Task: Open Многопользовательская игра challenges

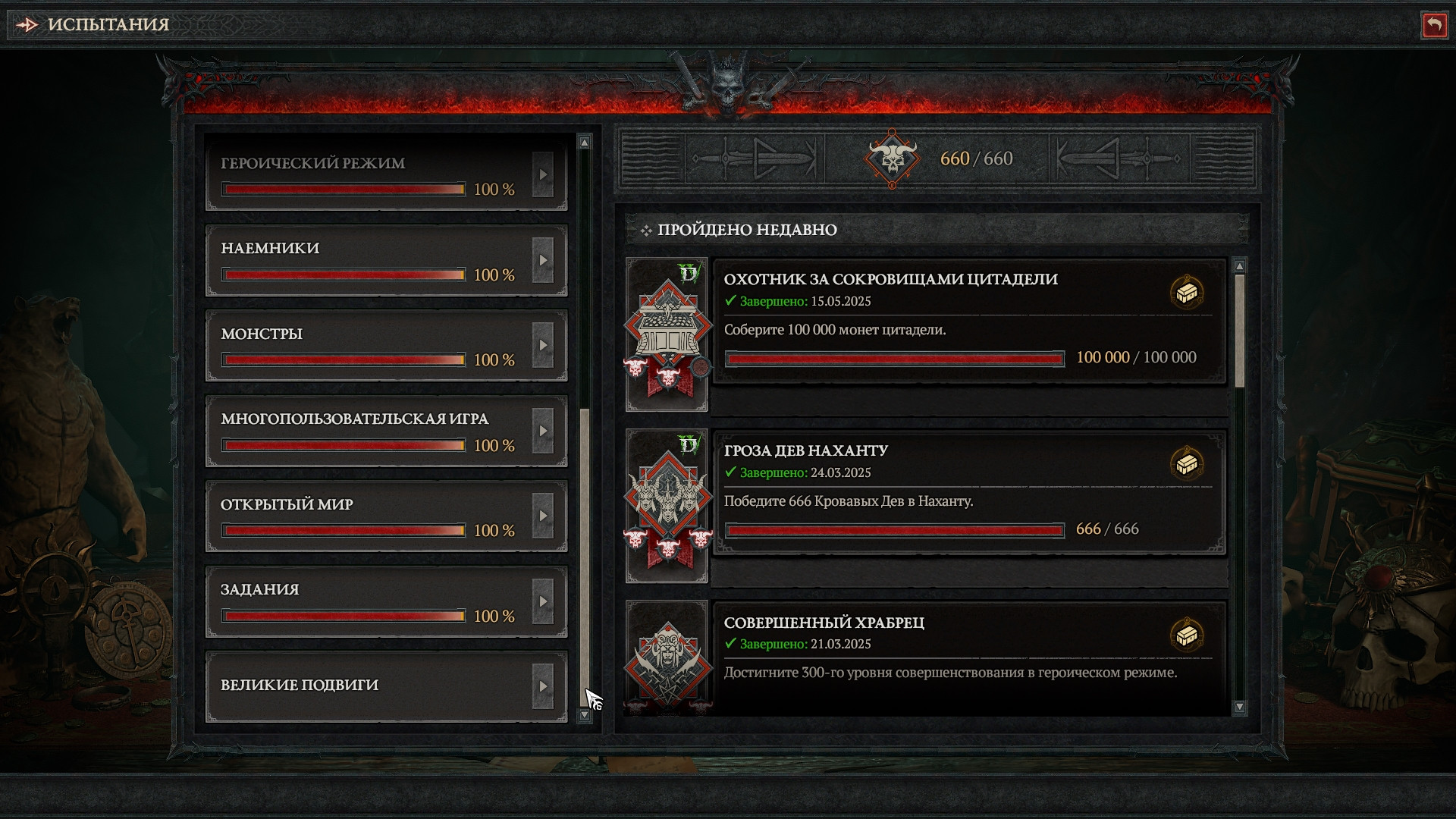Action: pyautogui.click(x=386, y=431)
